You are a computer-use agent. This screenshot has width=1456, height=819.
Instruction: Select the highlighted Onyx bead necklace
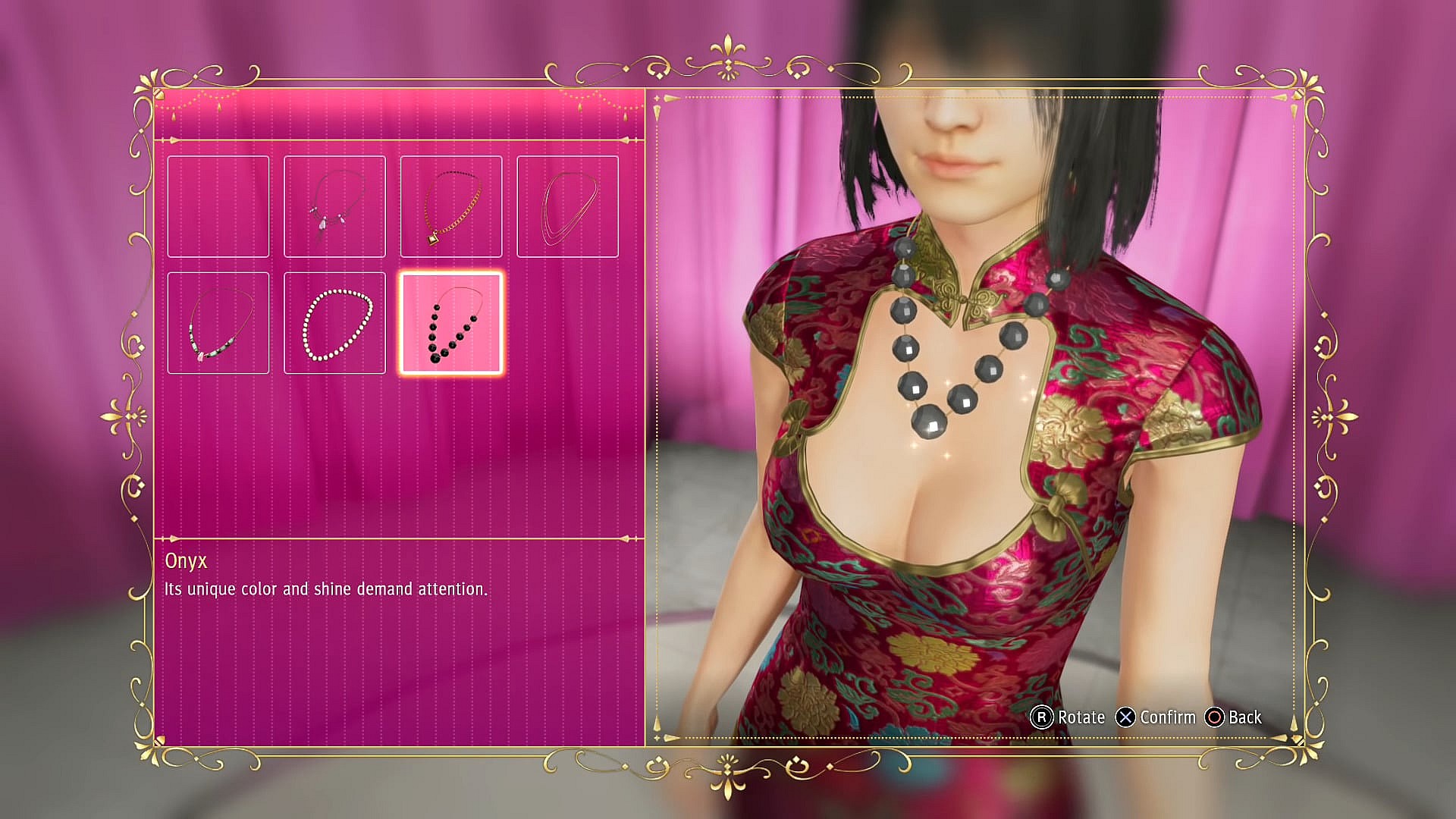click(451, 323)
